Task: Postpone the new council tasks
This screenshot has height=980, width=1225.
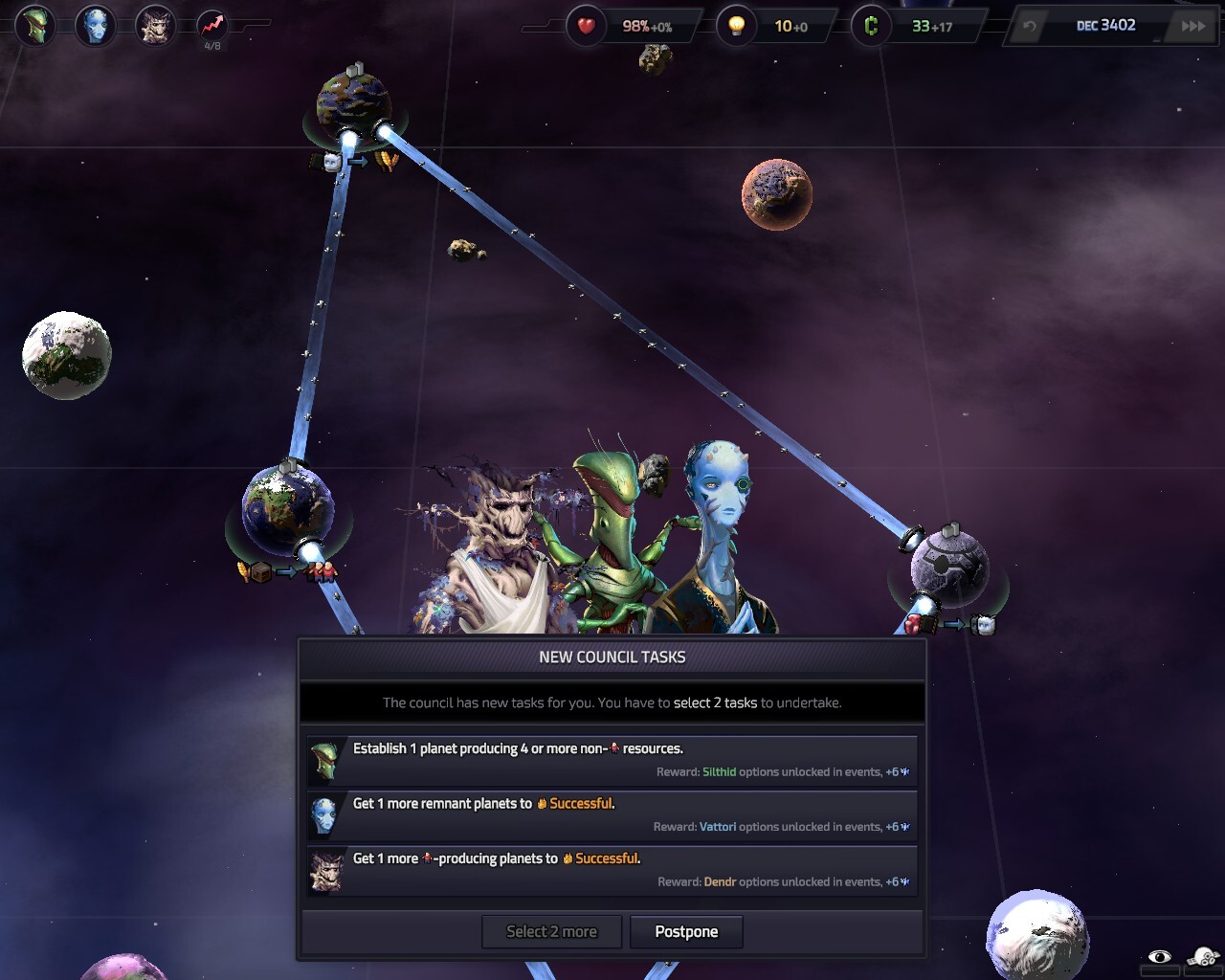Action: point(686,931)
